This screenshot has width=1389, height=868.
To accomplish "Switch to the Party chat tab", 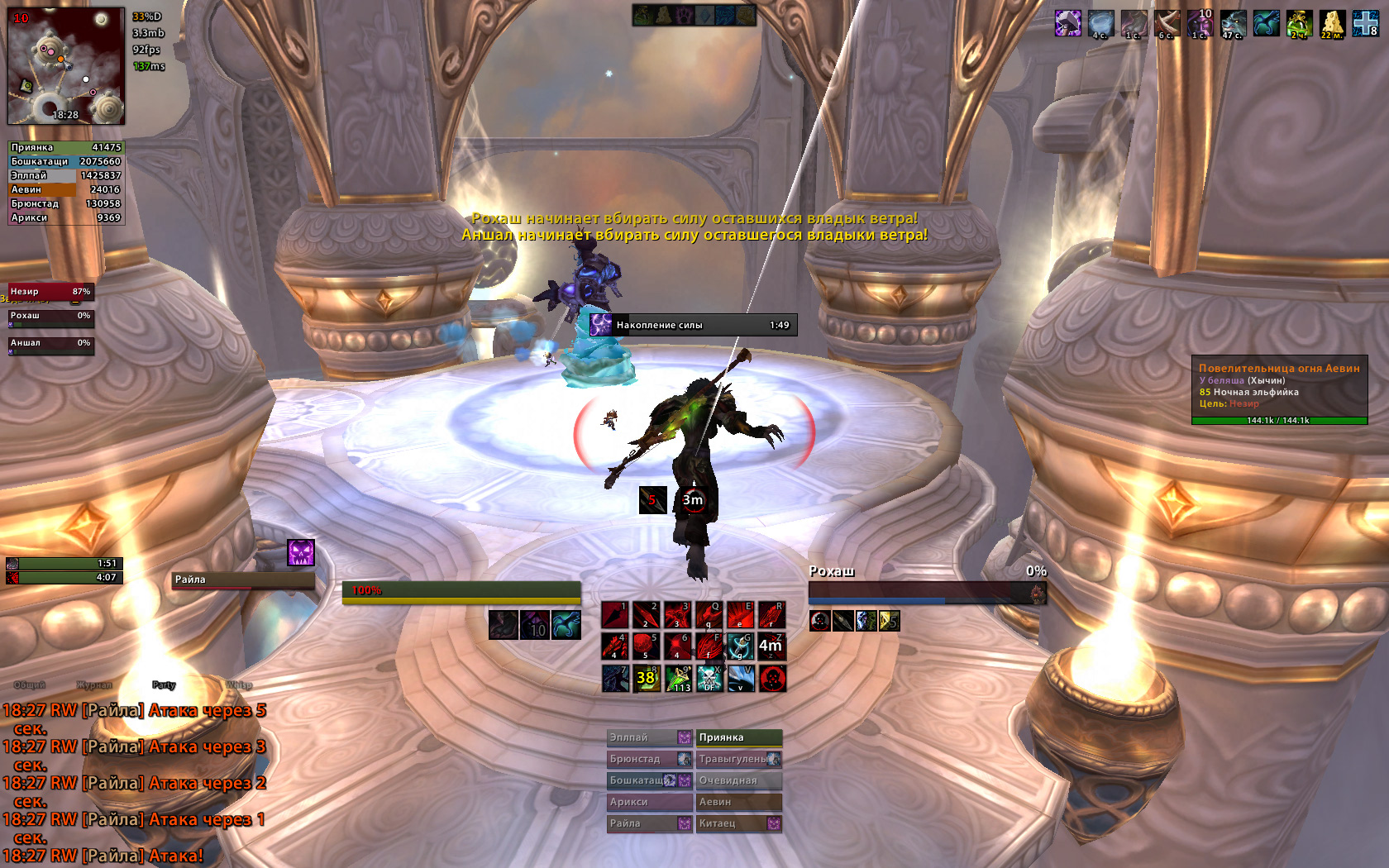I will (164, 685).
